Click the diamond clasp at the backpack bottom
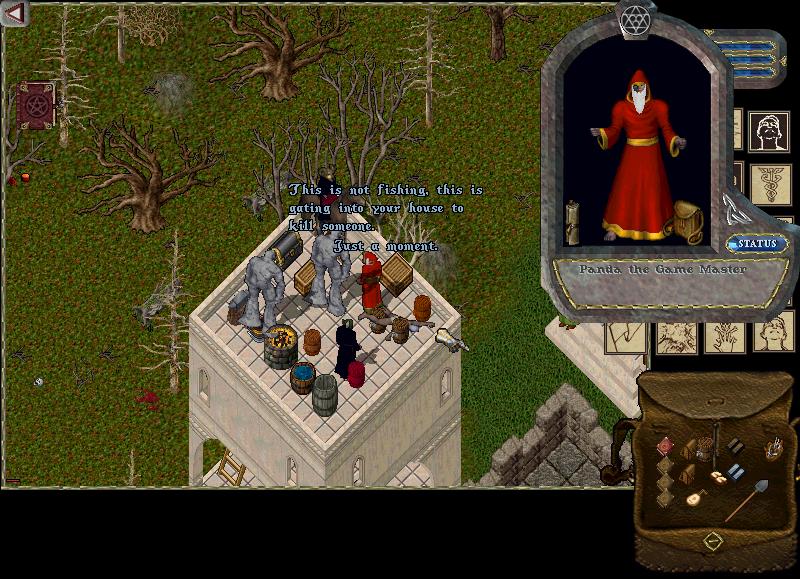This screenshot has height=579, width=800. point(713,541)
